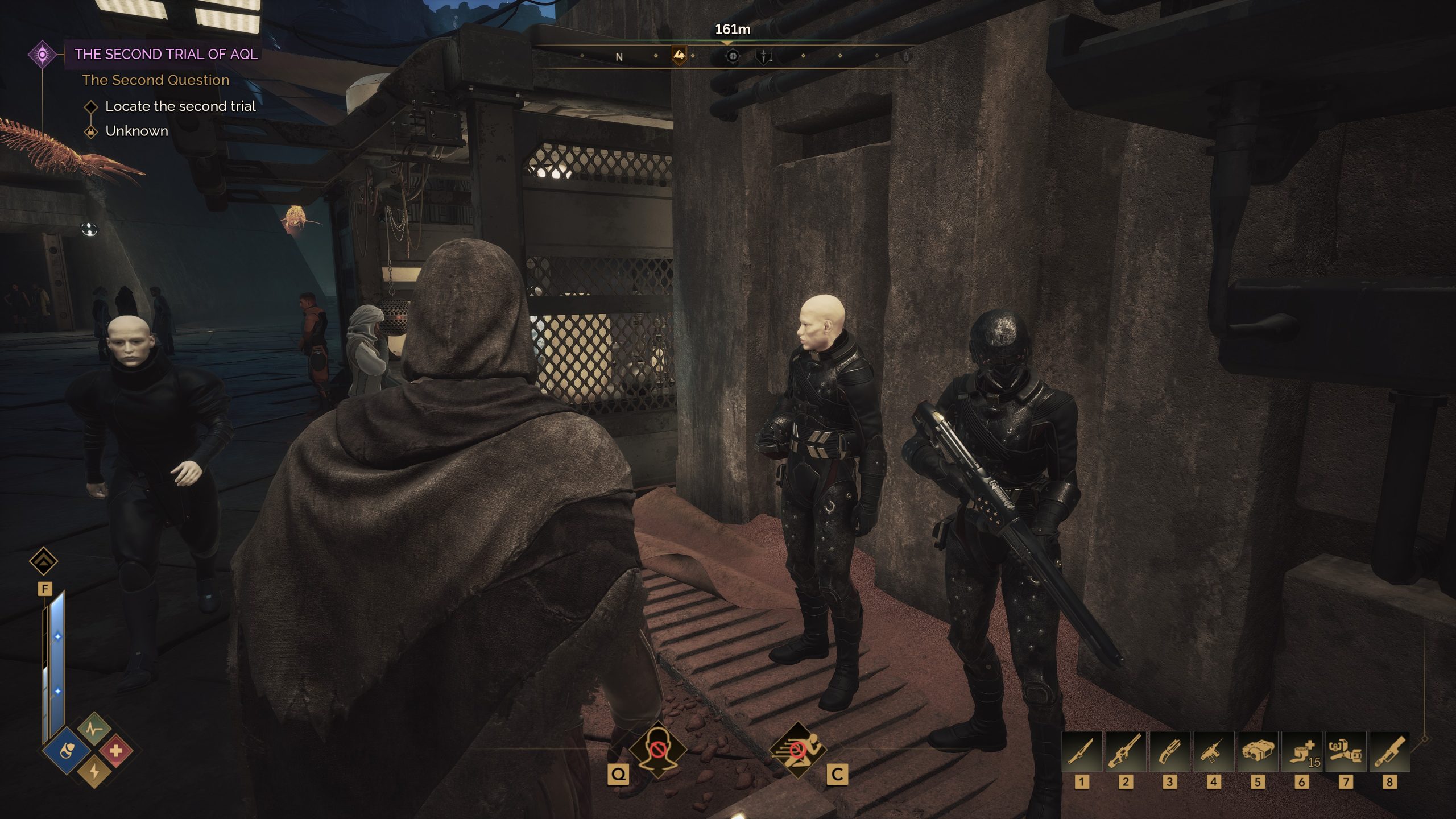Equip the handheld tool in slot 8
This screenshot has width=1456, height=819.
(1389, 751)
